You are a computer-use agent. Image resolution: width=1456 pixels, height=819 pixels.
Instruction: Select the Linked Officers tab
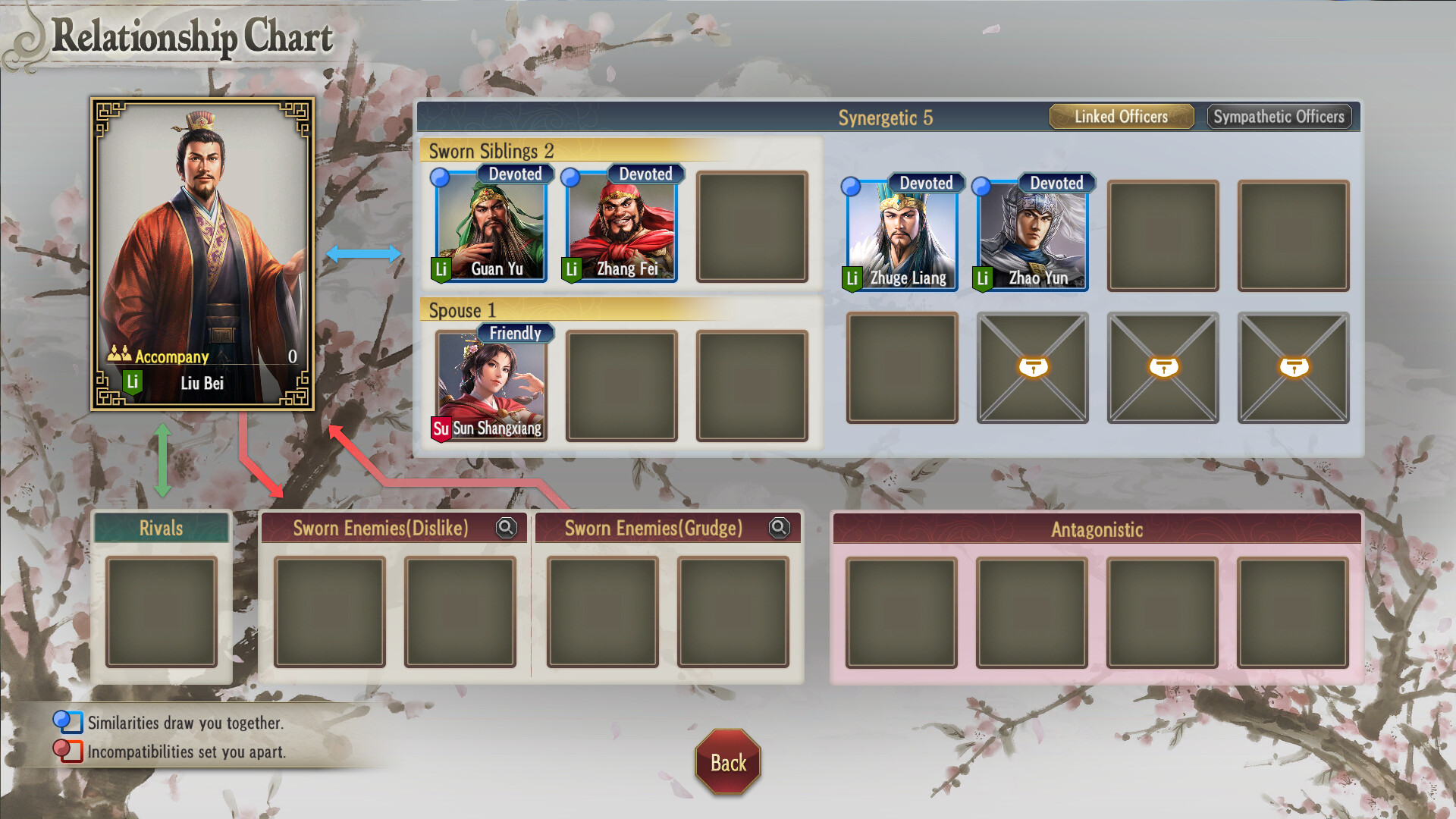tap(1121, 116)
